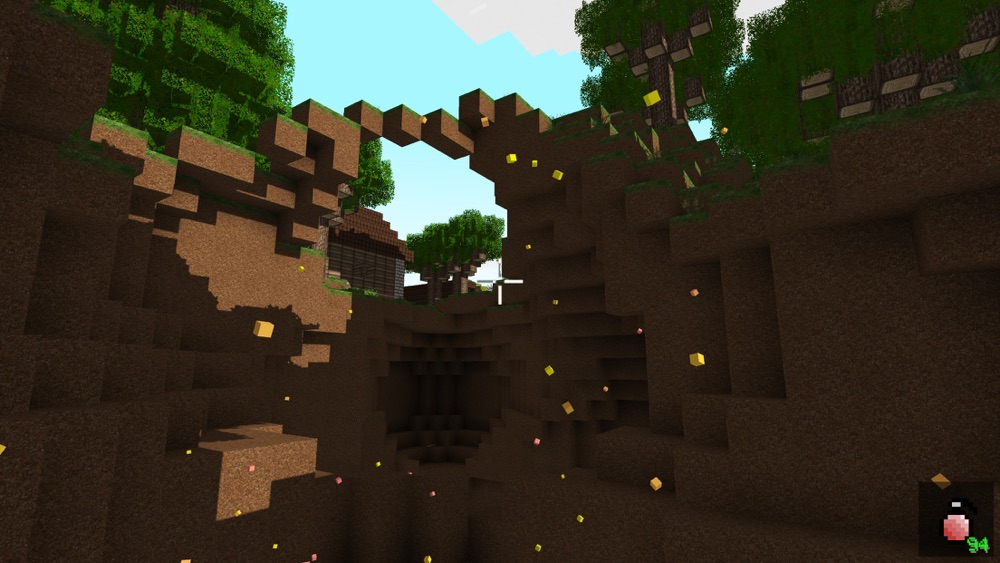Image resolution: width=1000 pixels, height=563 pixels.
Task: Select the red grenade item slot
Action: tap(956, 520)
